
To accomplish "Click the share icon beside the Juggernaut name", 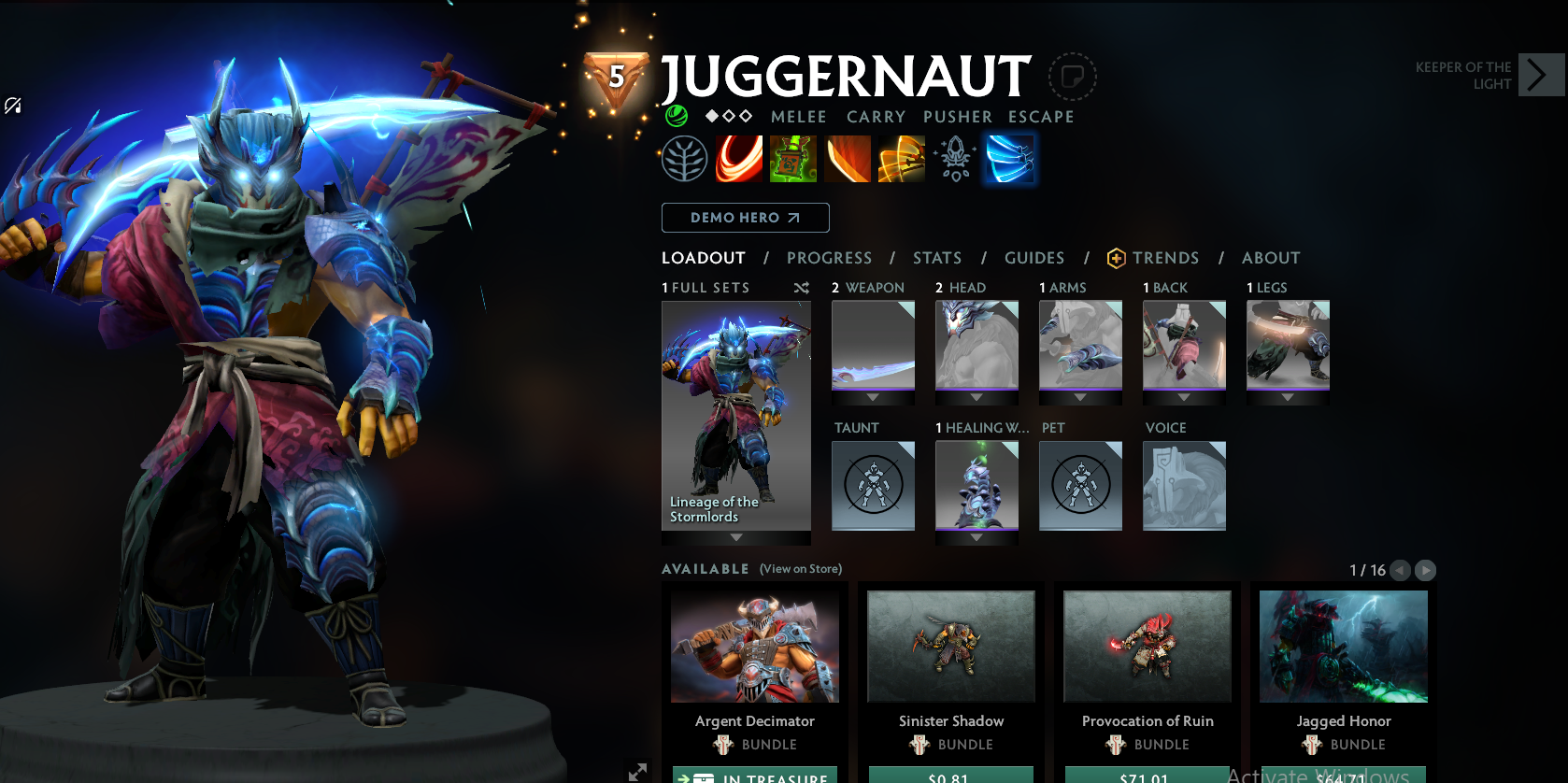I will pyautogui.click(x=1072, y=78).
